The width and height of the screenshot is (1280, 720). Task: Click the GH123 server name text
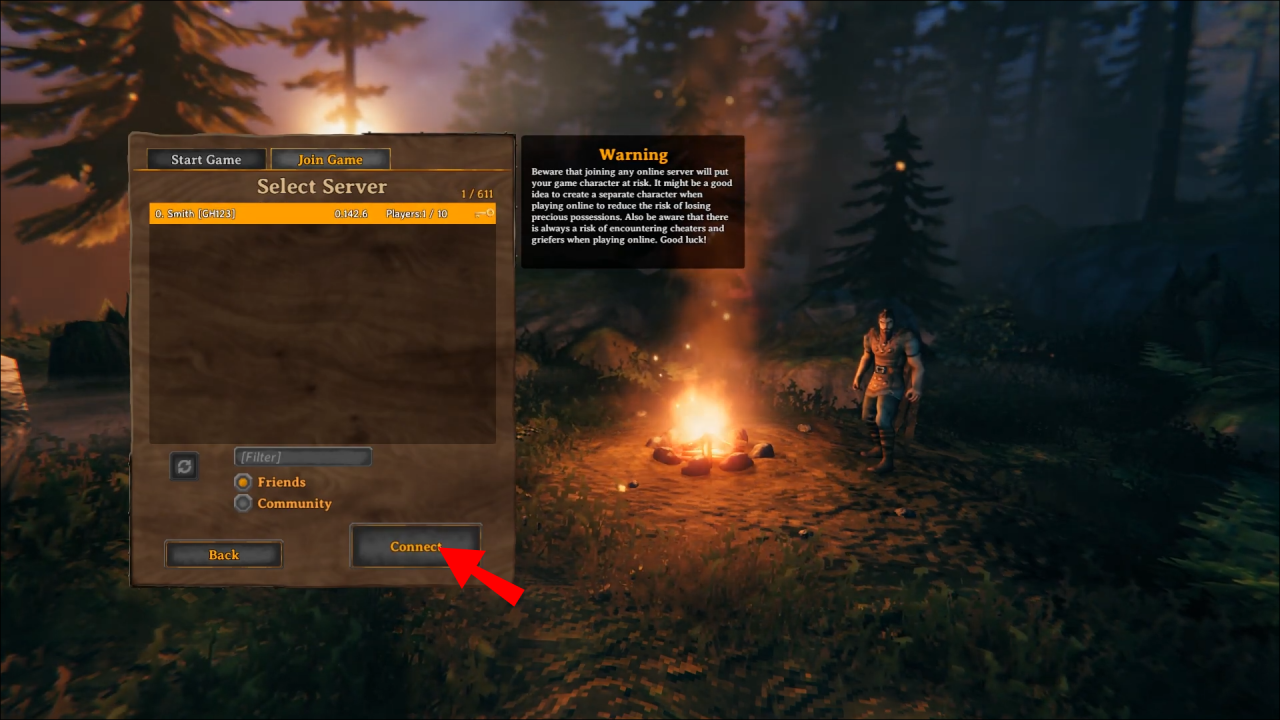click(x=193, y=213)
